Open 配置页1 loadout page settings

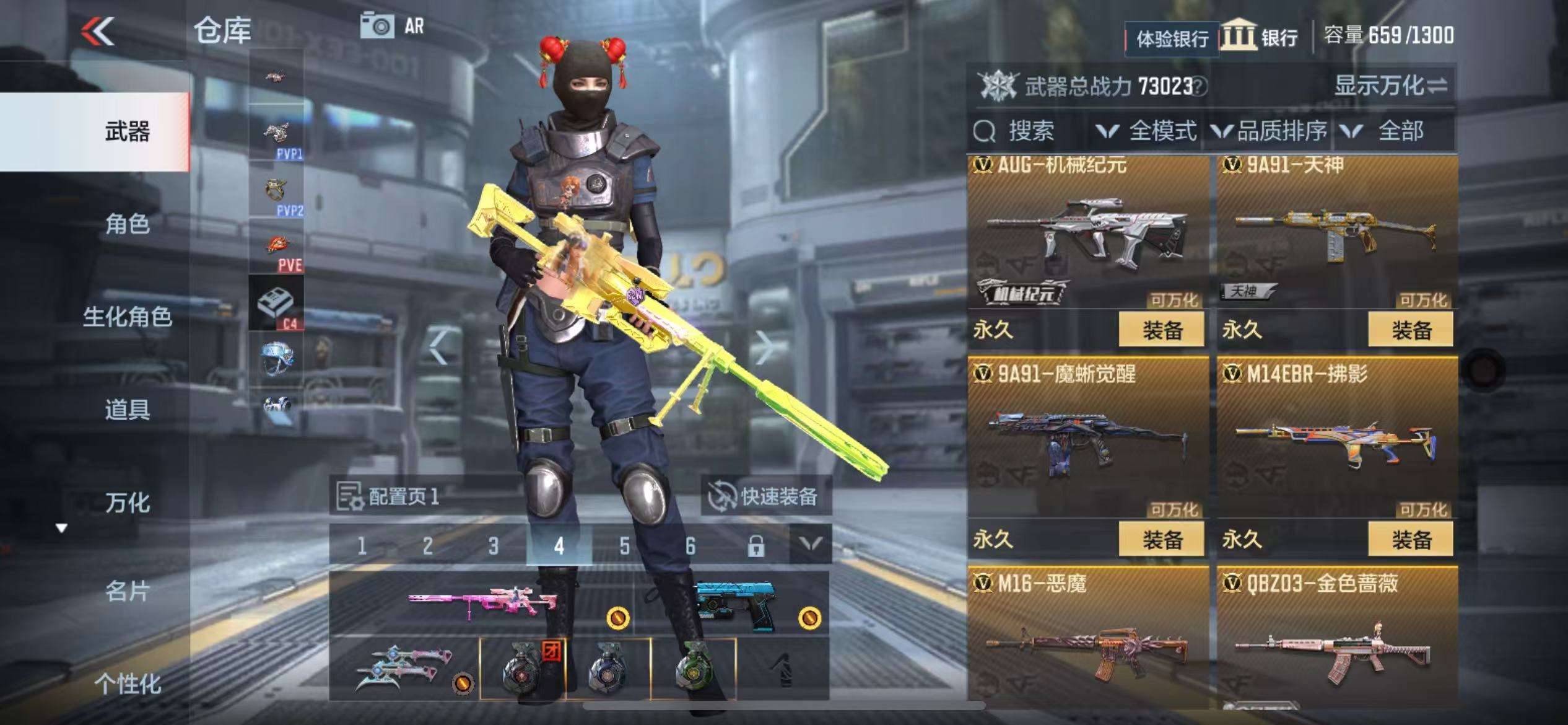[x=389, y=496]
